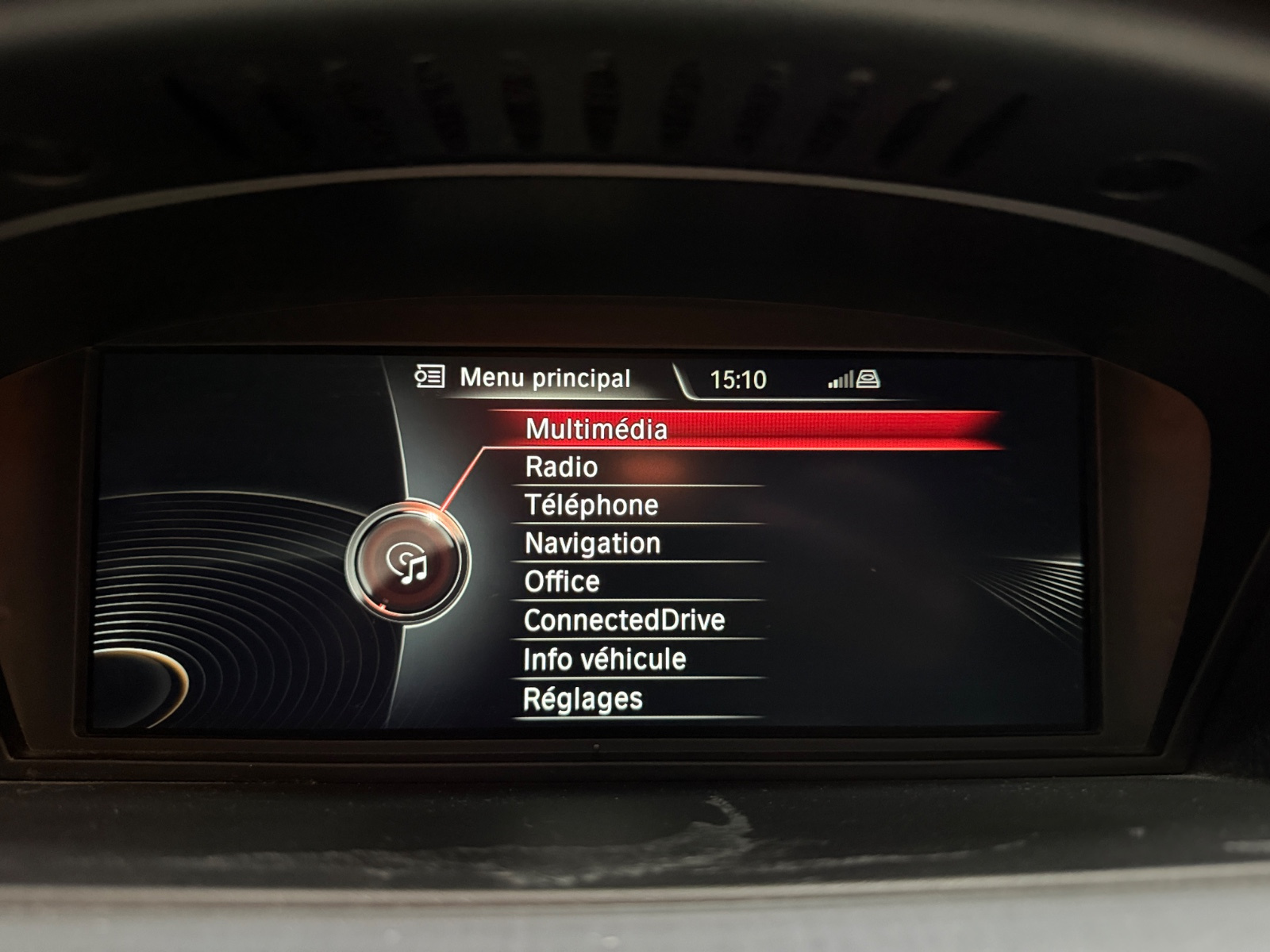This screenshot has width=1270, height=952.
Task: Choose the Téléphone entry
Action: (x=591, y=505)
